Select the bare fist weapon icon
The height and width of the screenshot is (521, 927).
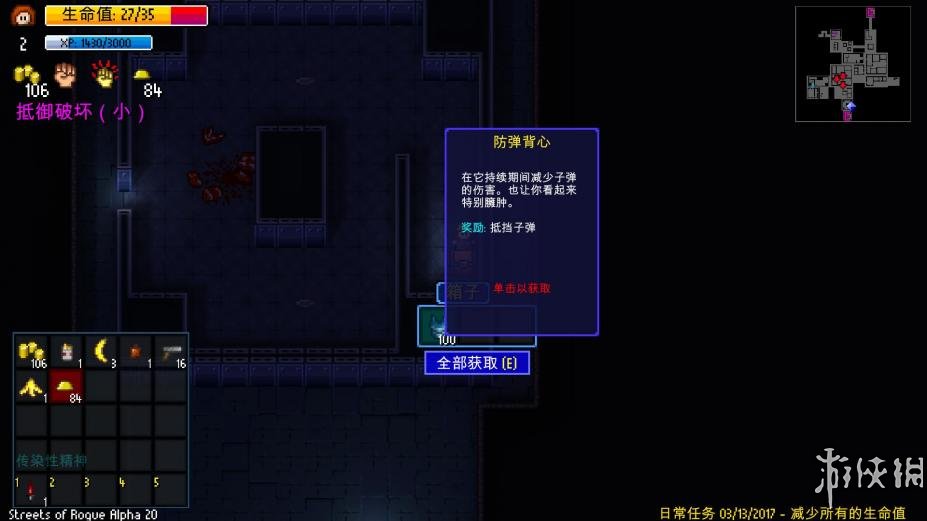[66, 73]
